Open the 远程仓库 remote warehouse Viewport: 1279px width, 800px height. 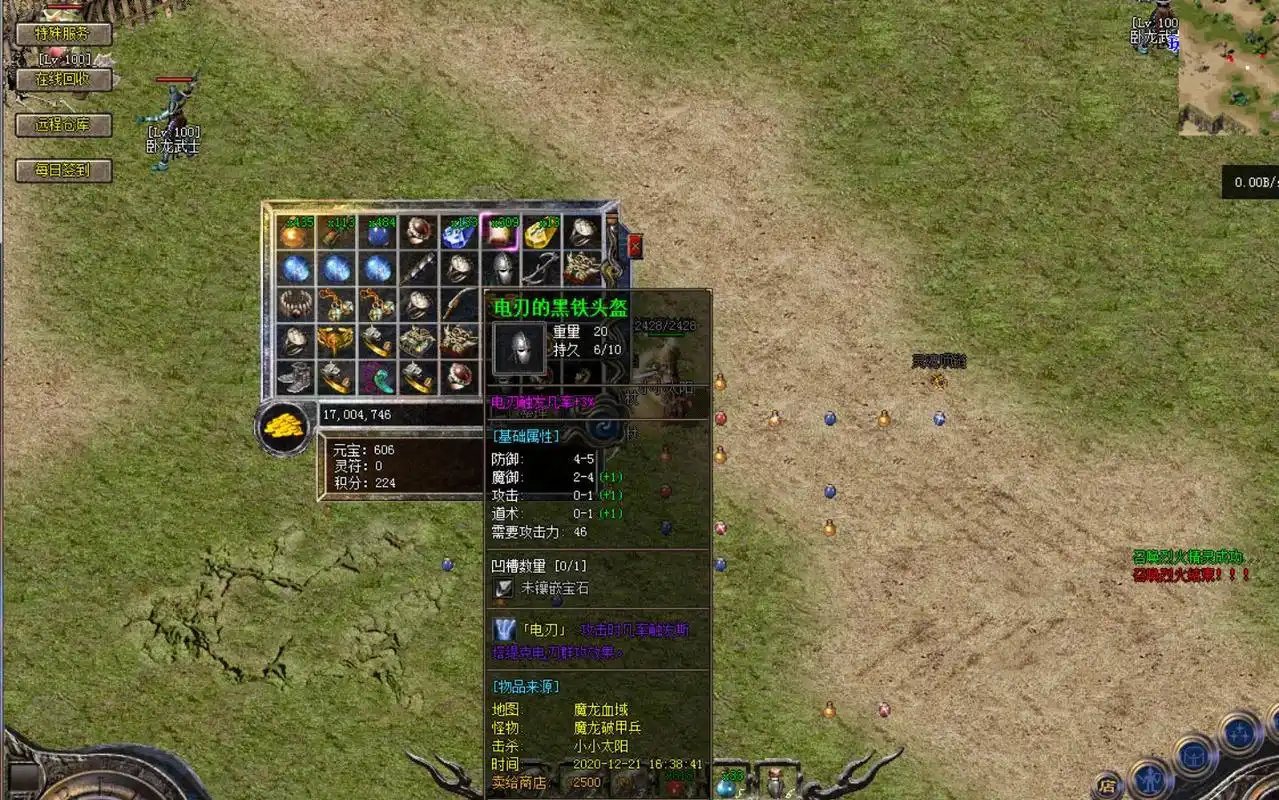(x=63, y=125)
